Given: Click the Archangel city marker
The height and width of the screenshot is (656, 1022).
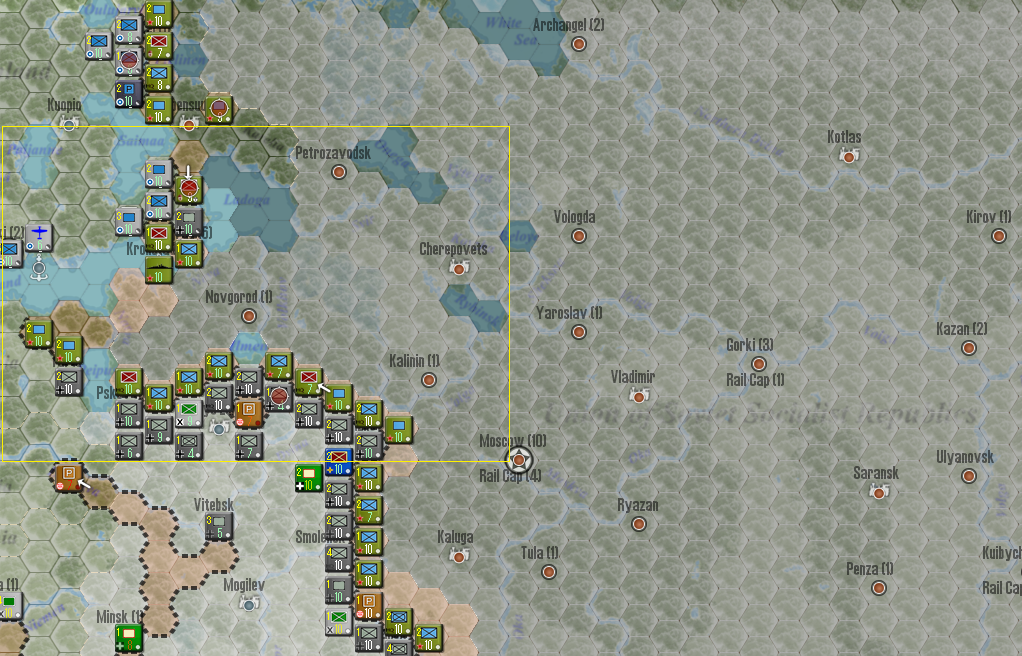Looking at the screenshot, I should pyautogui.click(x=579, y=44).
